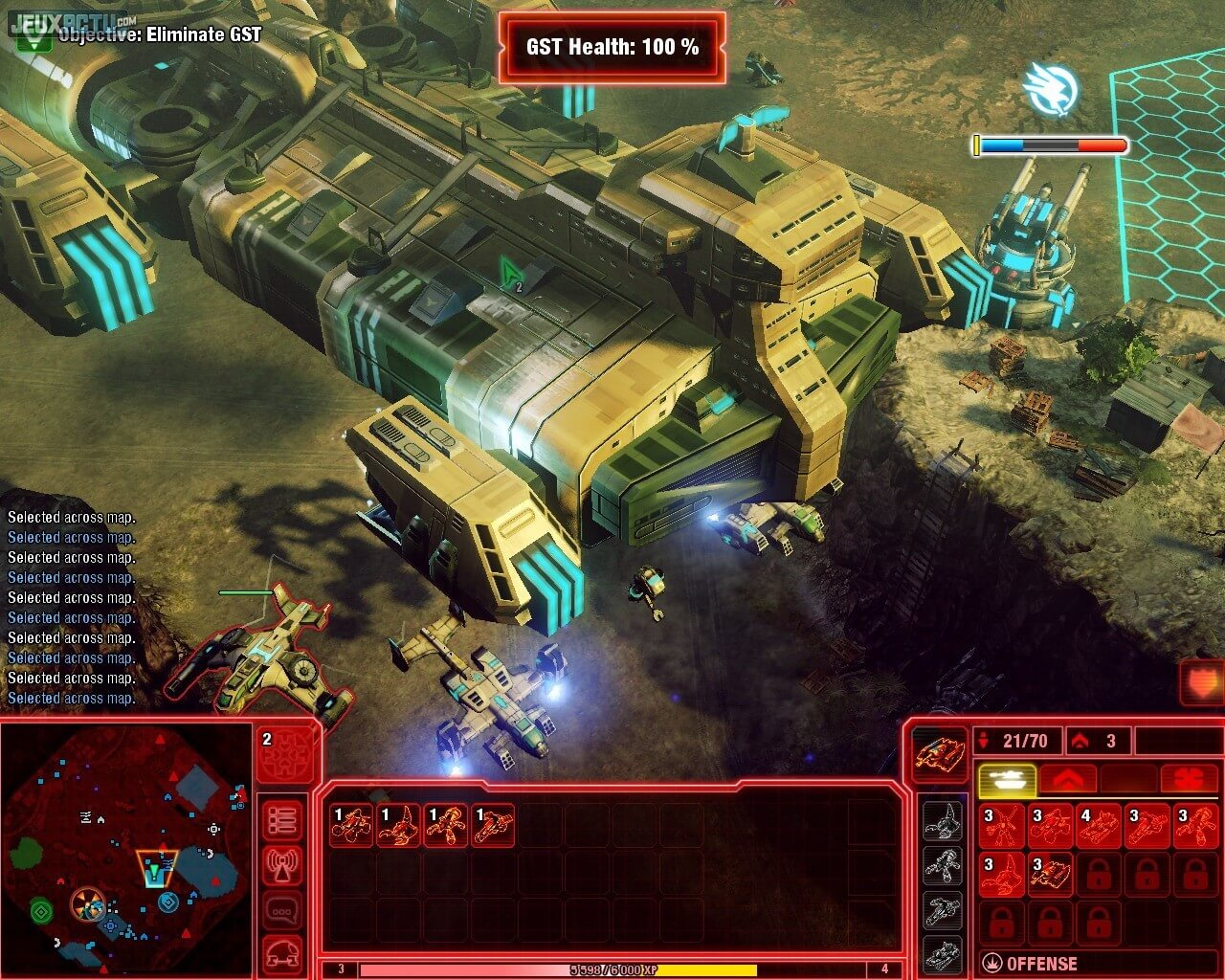
Task: Build the first unit in build grid
Action: (x=1001, y=826)
